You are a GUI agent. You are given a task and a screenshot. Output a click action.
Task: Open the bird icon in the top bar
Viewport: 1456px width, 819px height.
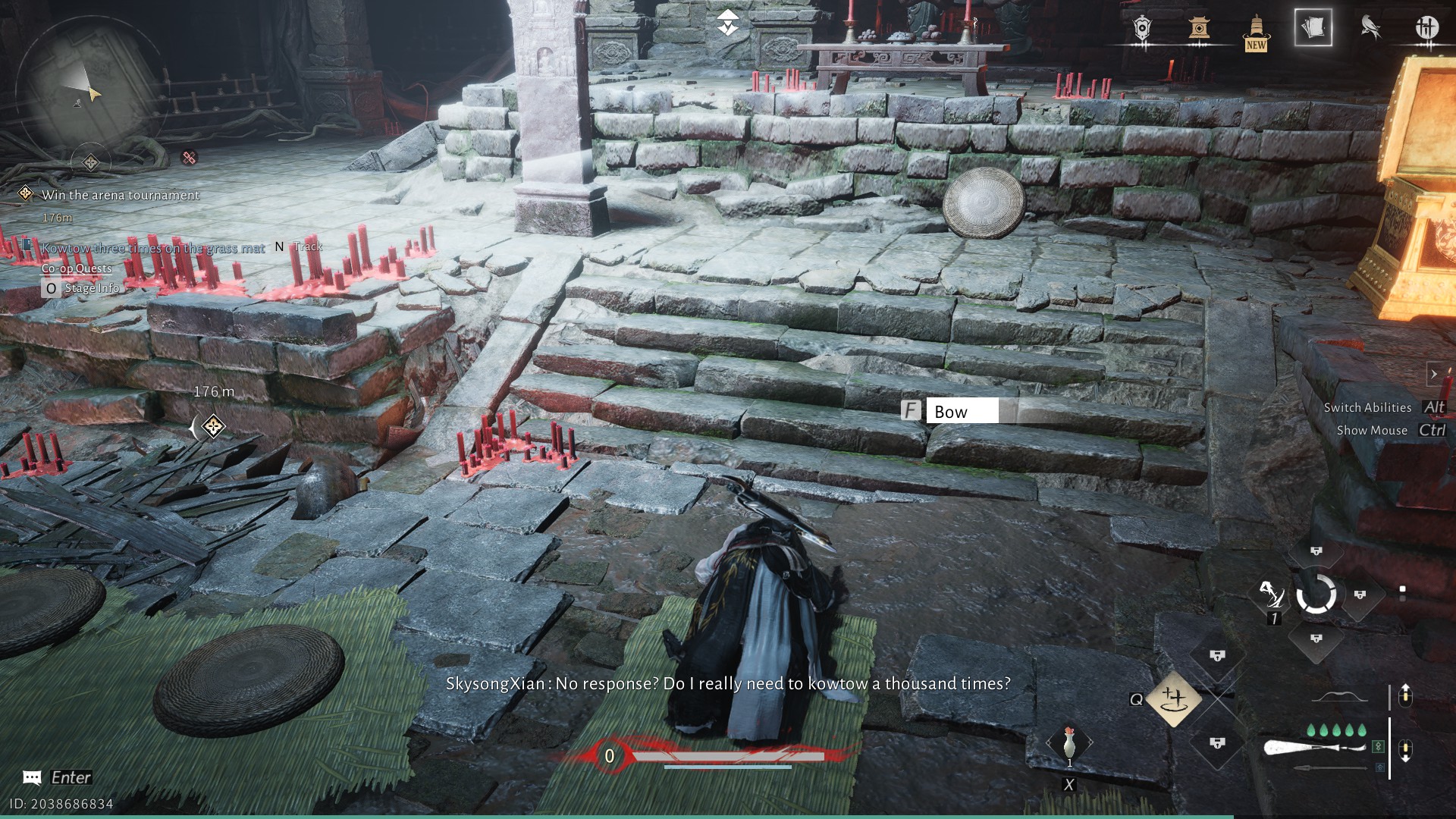pos(1370,28)
